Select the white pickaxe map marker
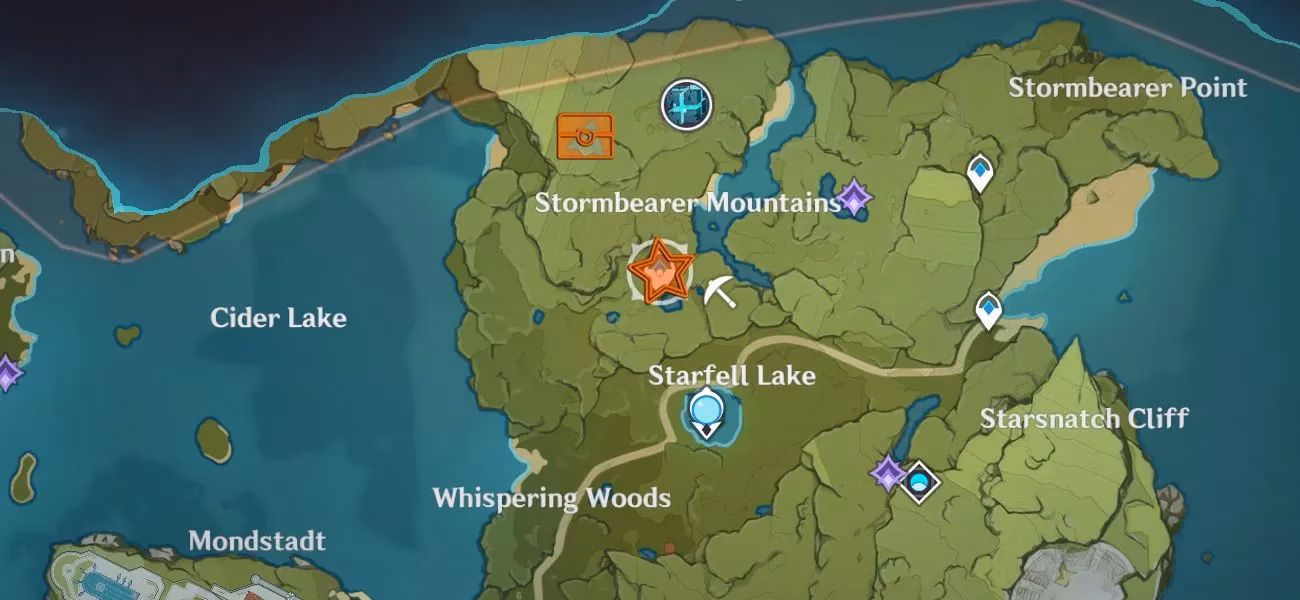1300x600 pixels. coord(719,292)
